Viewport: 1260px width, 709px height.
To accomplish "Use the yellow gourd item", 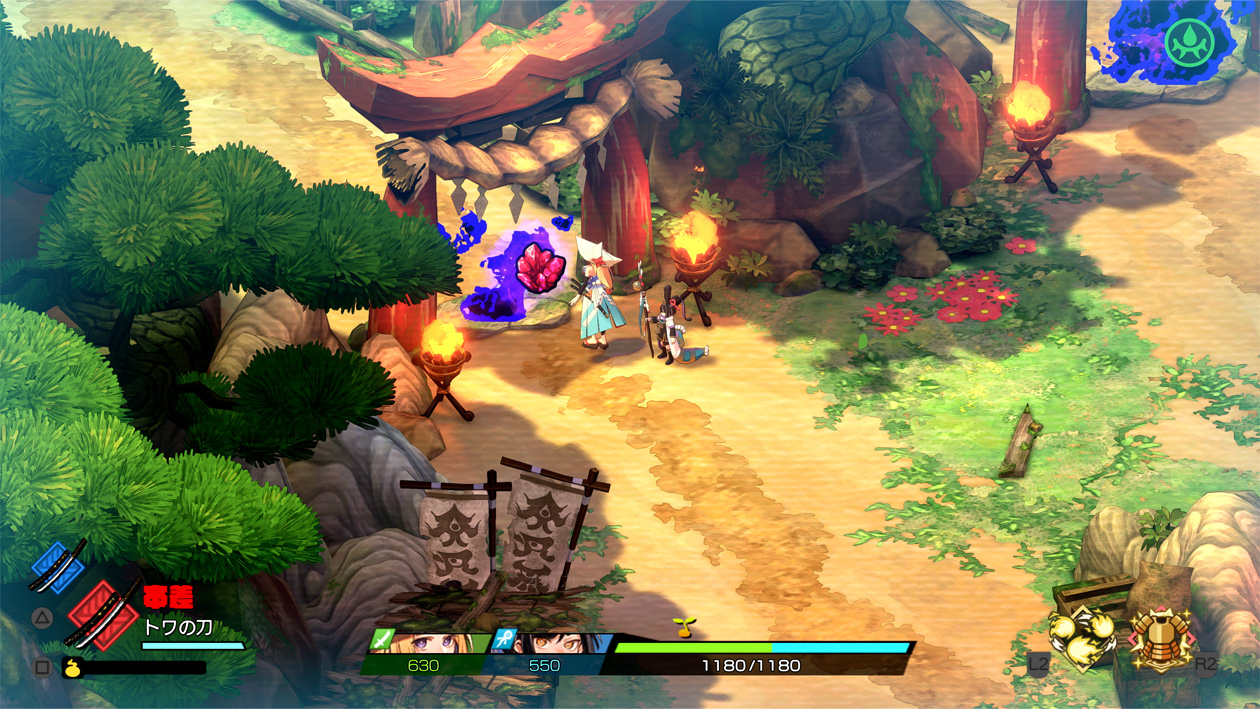I will point(73,667).
